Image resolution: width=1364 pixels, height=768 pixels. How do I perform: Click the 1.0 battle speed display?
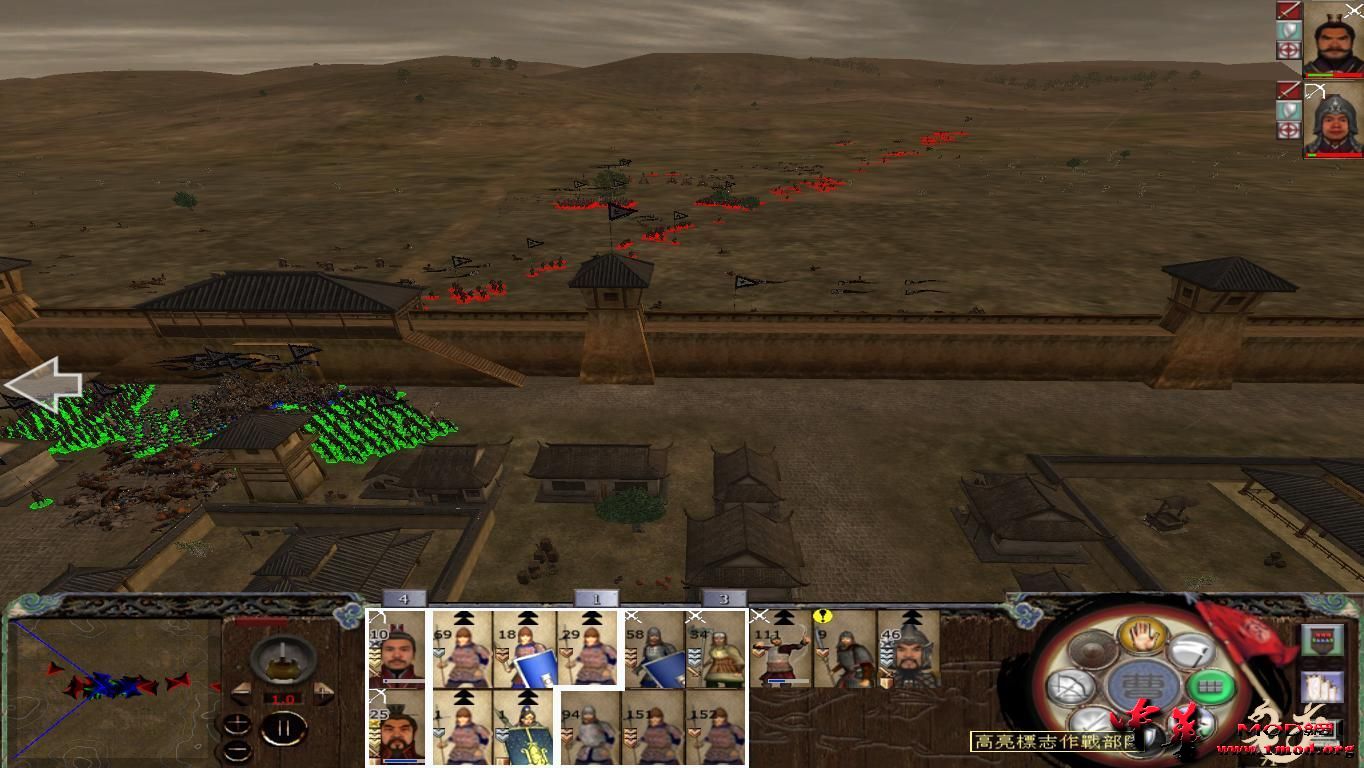tap(282, 698)
